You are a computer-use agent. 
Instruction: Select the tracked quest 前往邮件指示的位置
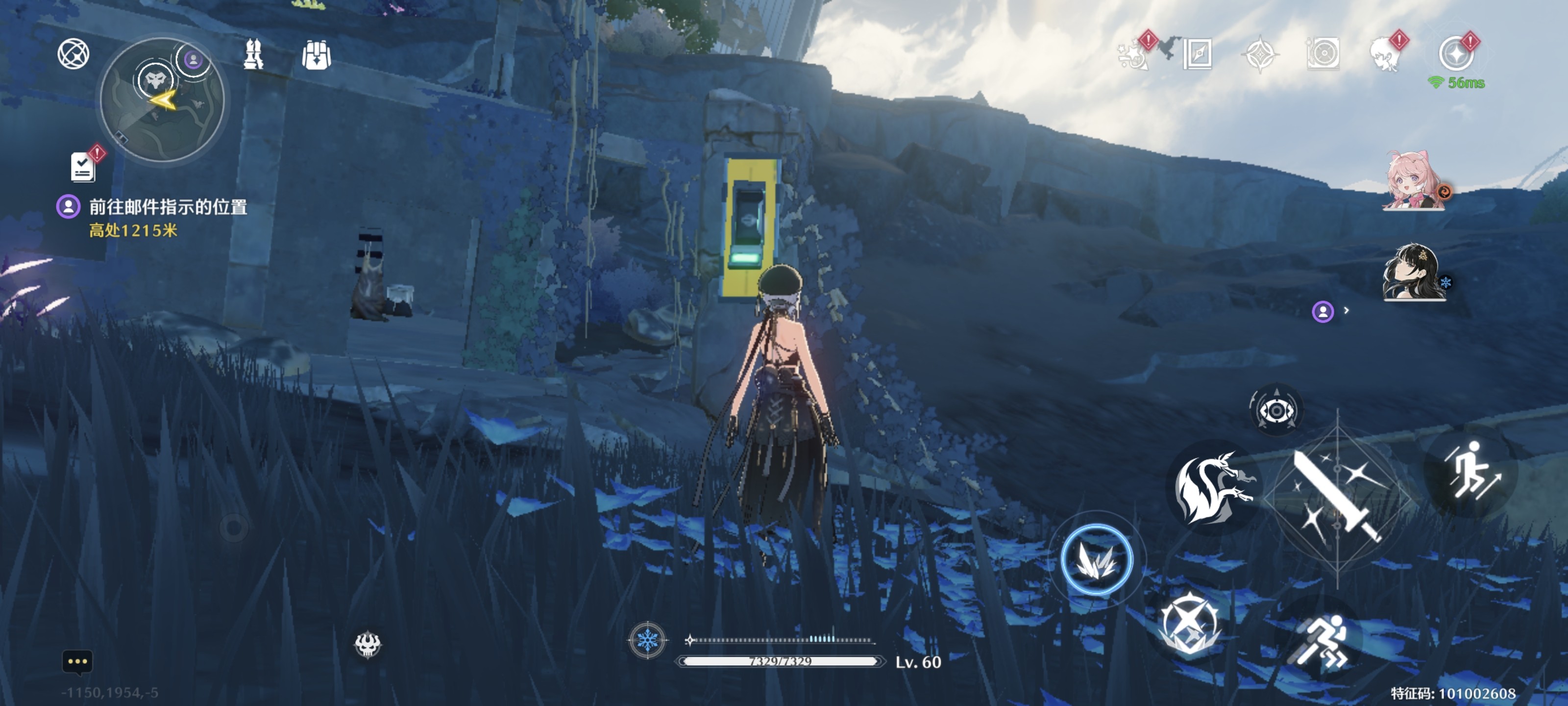coord(168,207)
